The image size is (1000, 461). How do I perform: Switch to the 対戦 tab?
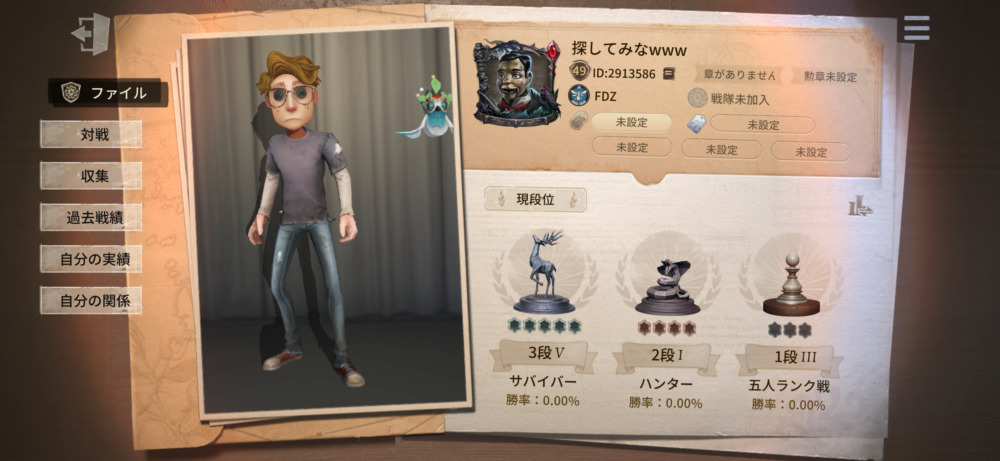[x=91, y=134]
